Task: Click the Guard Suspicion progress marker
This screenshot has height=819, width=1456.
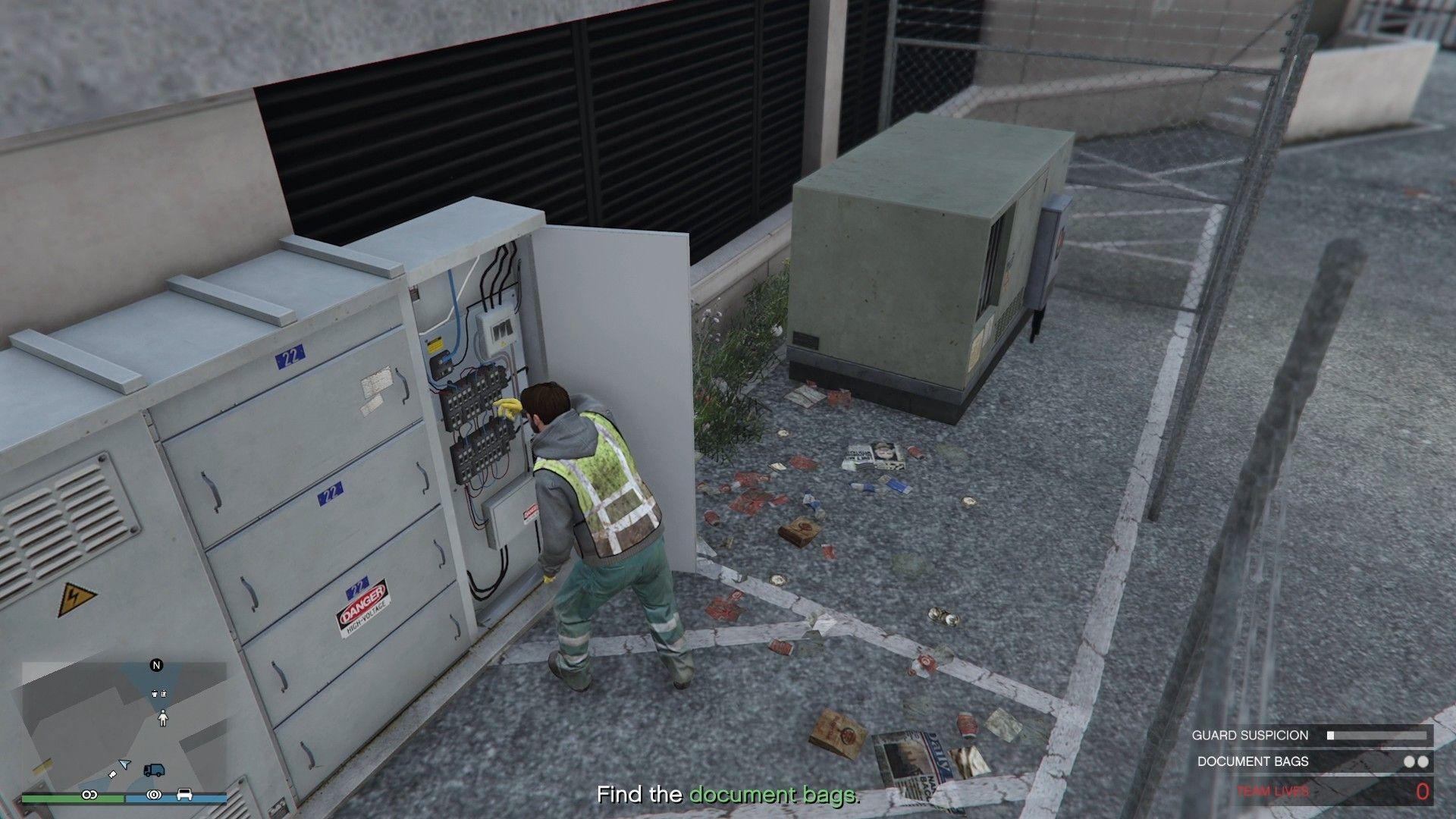Action: pos(1331,735)
